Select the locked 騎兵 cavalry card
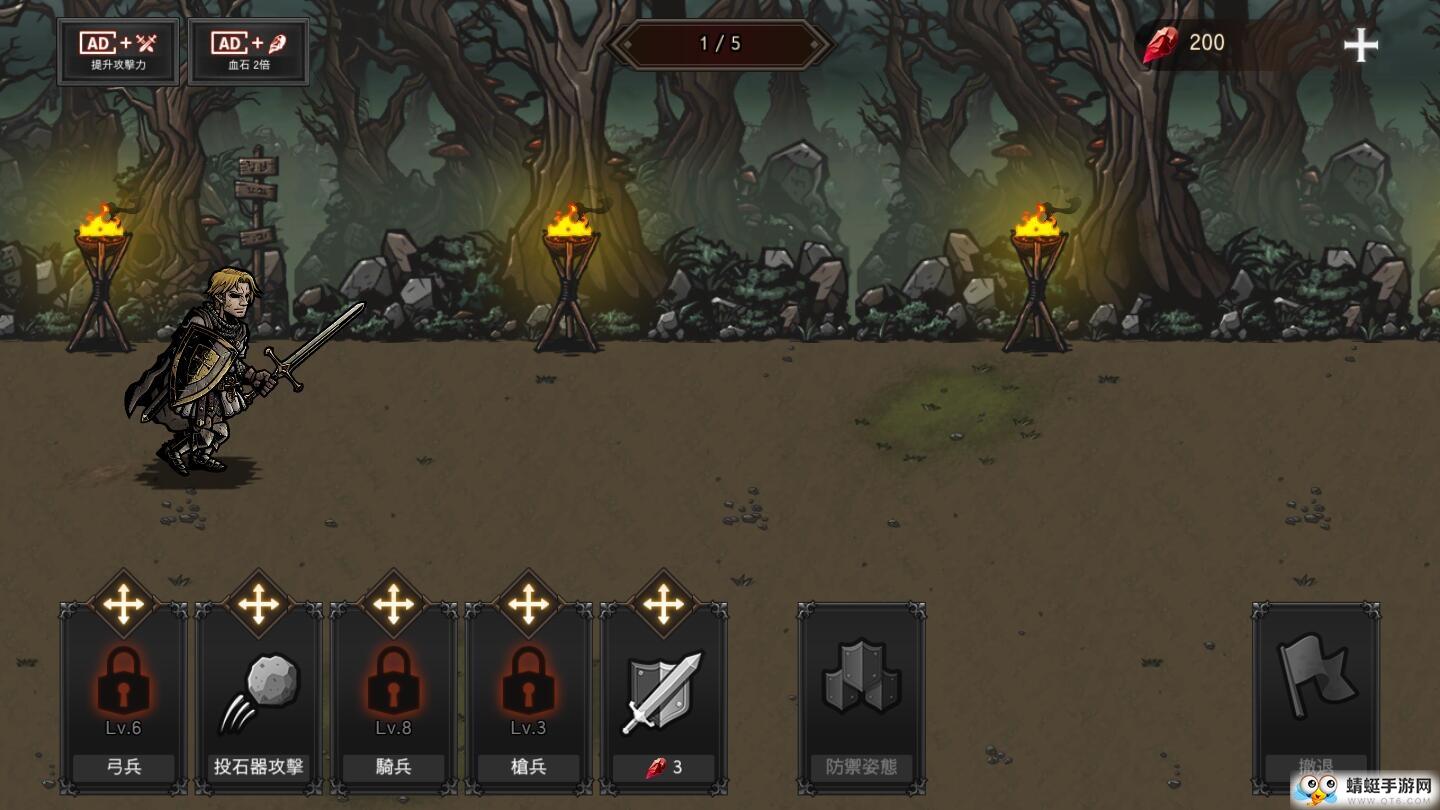The width and height of the screenshot is (1440, 810). pos(393,698)
